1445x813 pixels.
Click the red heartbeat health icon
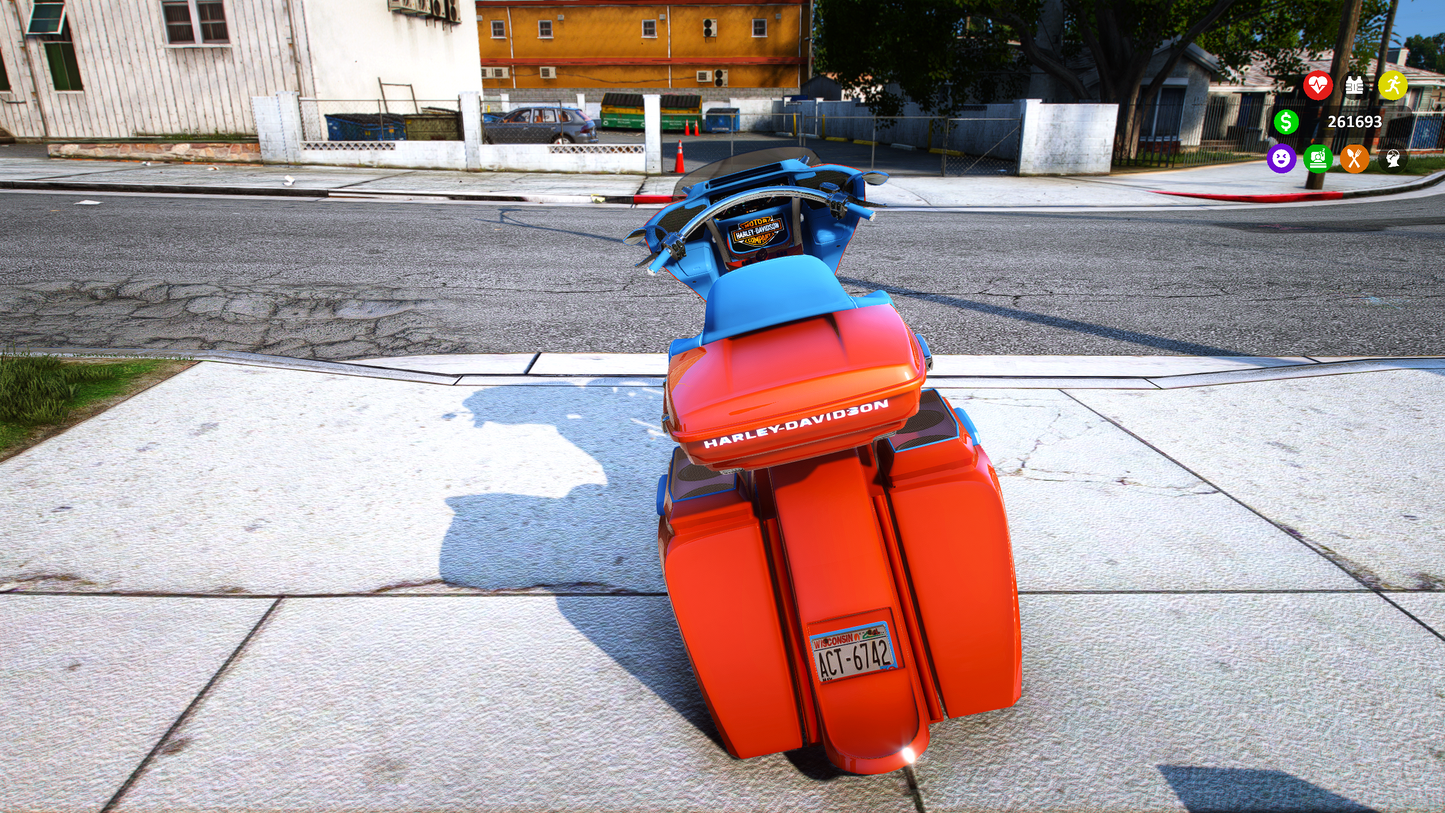(1317, 86)
